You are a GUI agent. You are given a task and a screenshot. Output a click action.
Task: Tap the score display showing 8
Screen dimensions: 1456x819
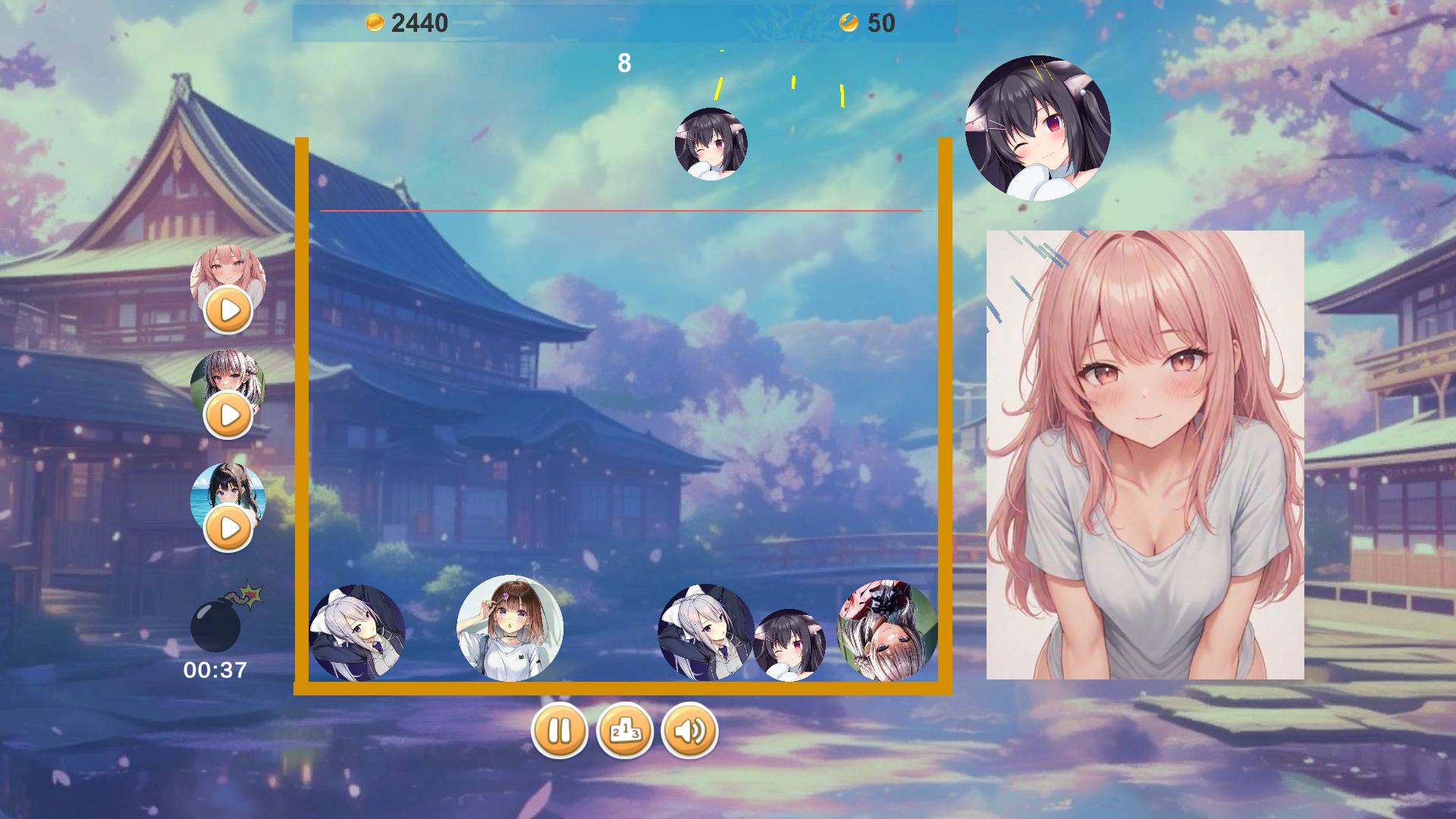(624, 64)
